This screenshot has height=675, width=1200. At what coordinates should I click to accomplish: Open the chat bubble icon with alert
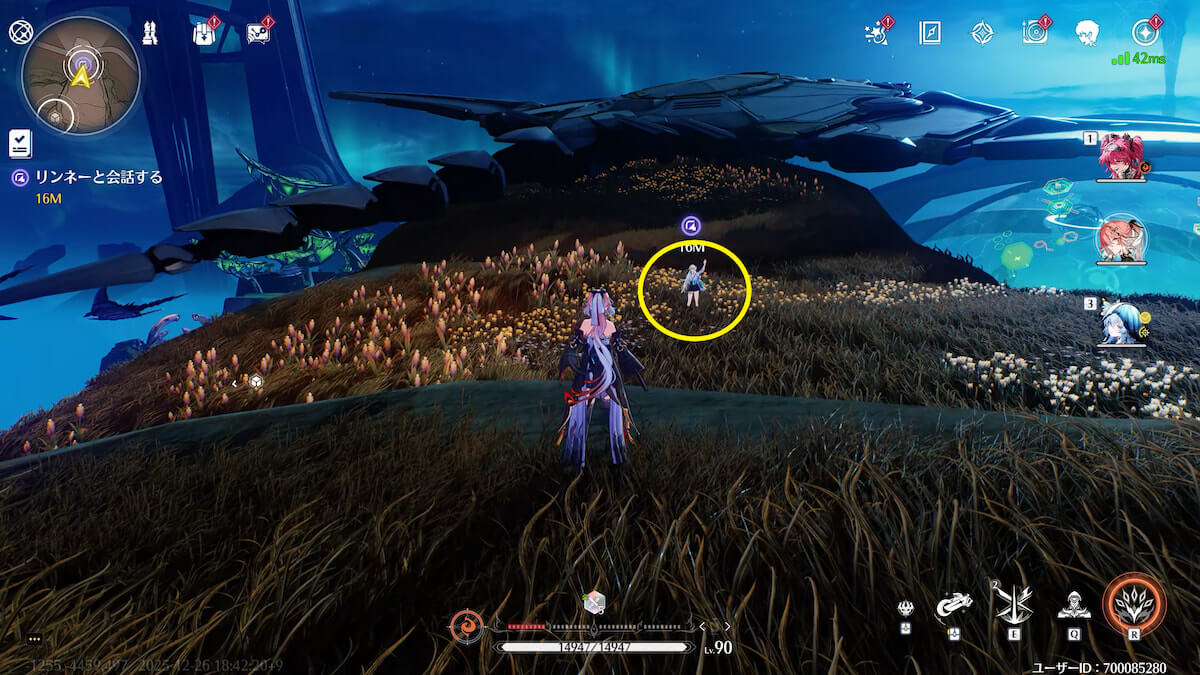point(257,33)
